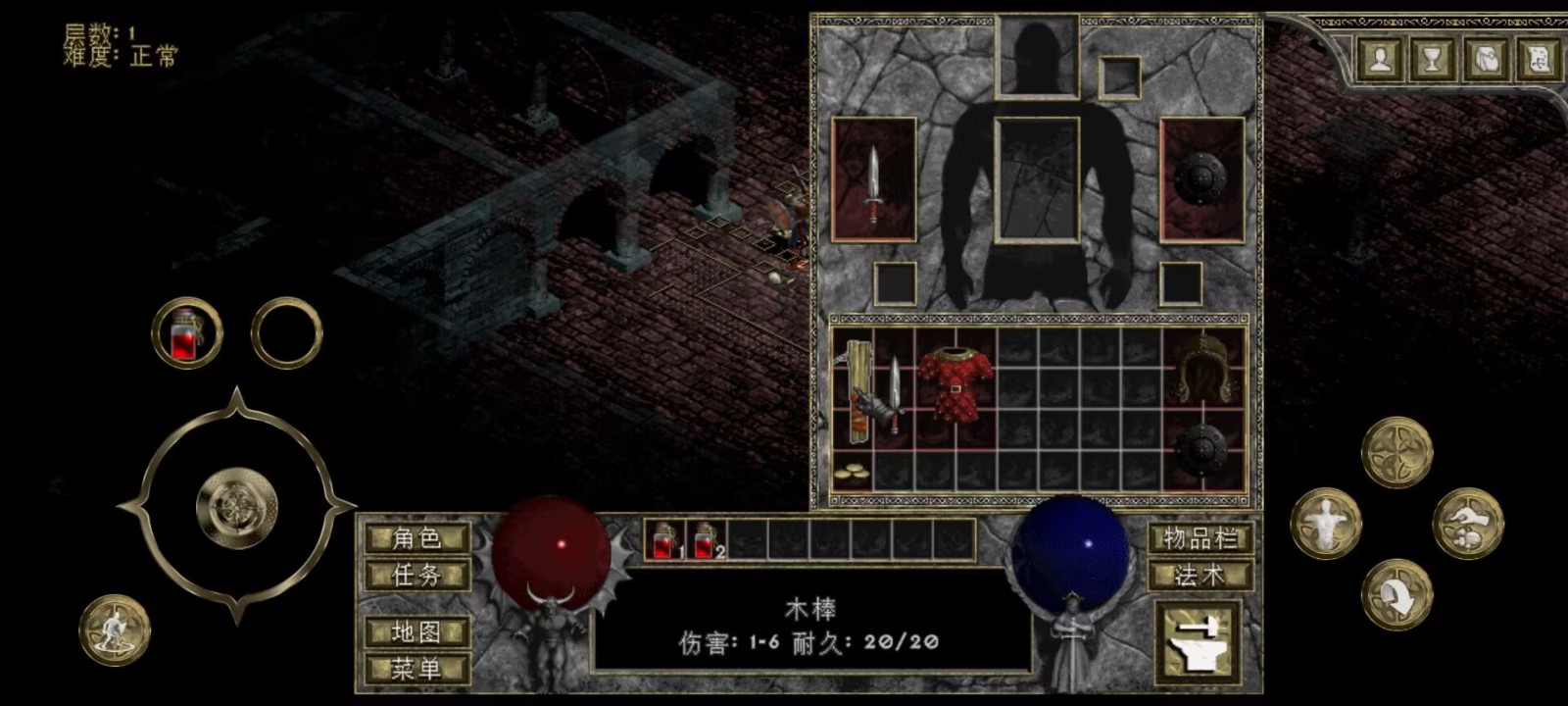This screenshot has width=1568, height=706.
Task: Select the equipped round shield slot
Action: pos(1201,180)
